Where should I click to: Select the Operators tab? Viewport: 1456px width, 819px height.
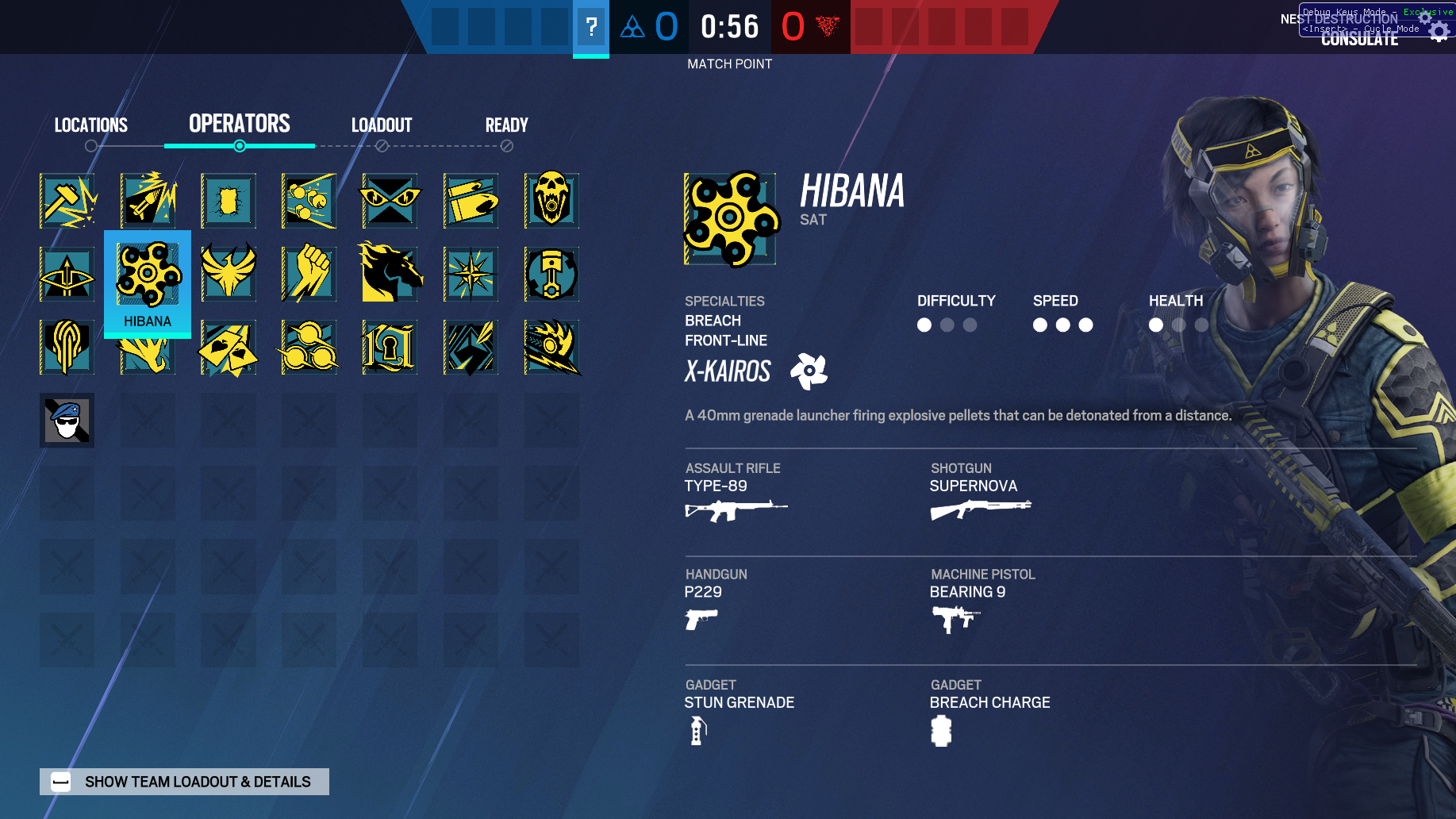(x=239, y=124)
